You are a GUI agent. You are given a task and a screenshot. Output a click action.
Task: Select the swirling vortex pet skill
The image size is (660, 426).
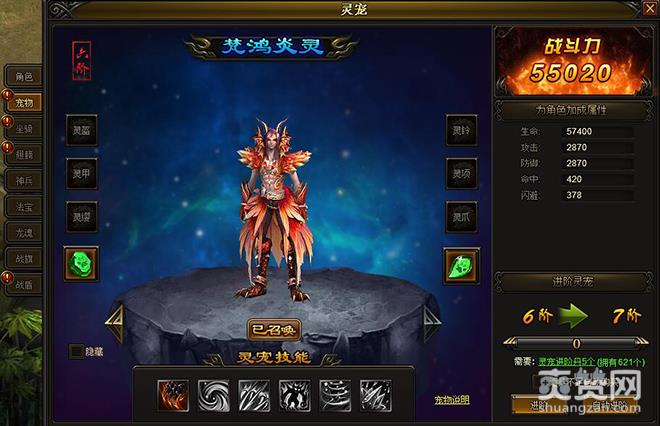click(213, 394)
